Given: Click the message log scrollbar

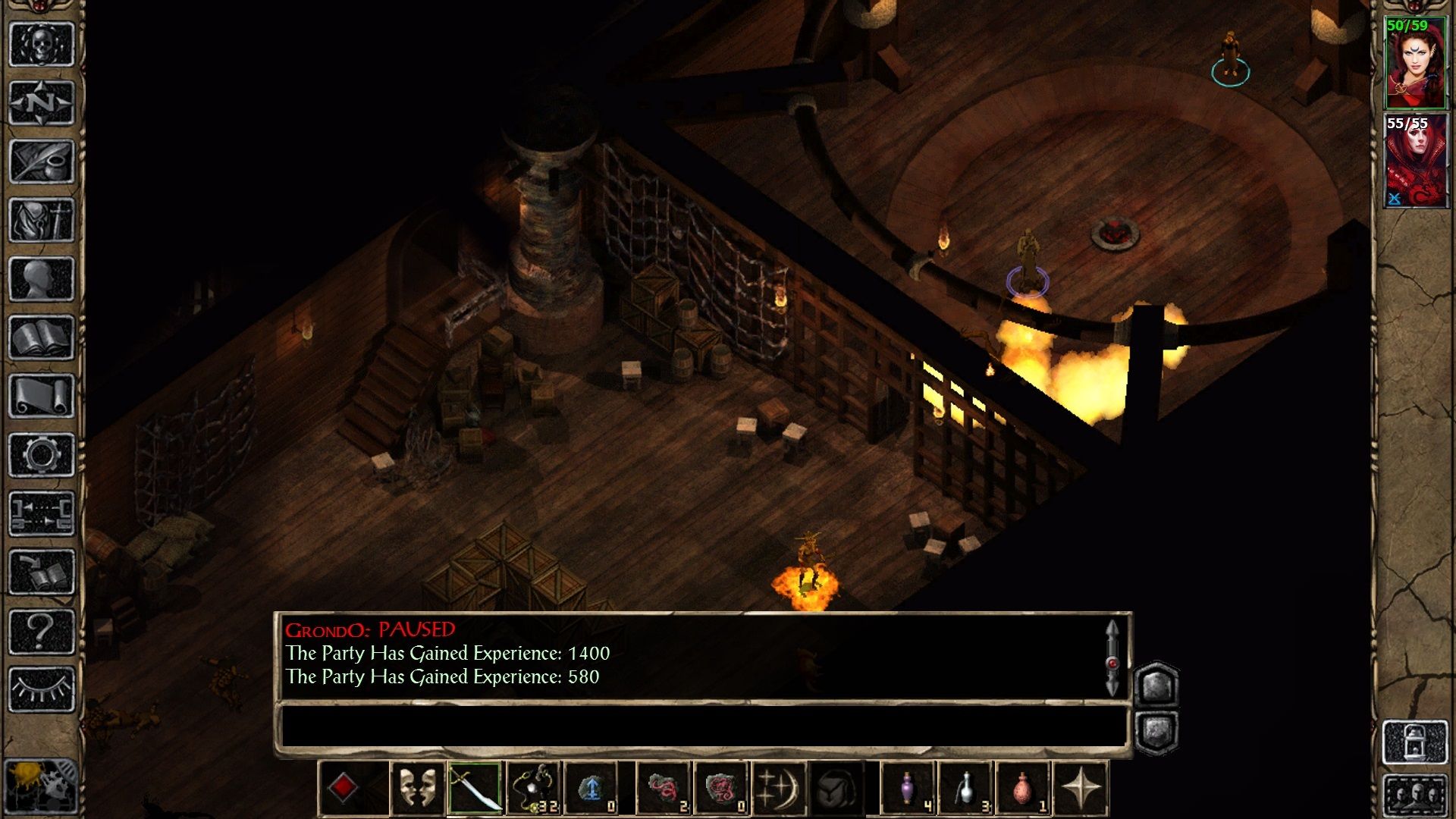Looking at the screenshot, I should click(1112, 658).
